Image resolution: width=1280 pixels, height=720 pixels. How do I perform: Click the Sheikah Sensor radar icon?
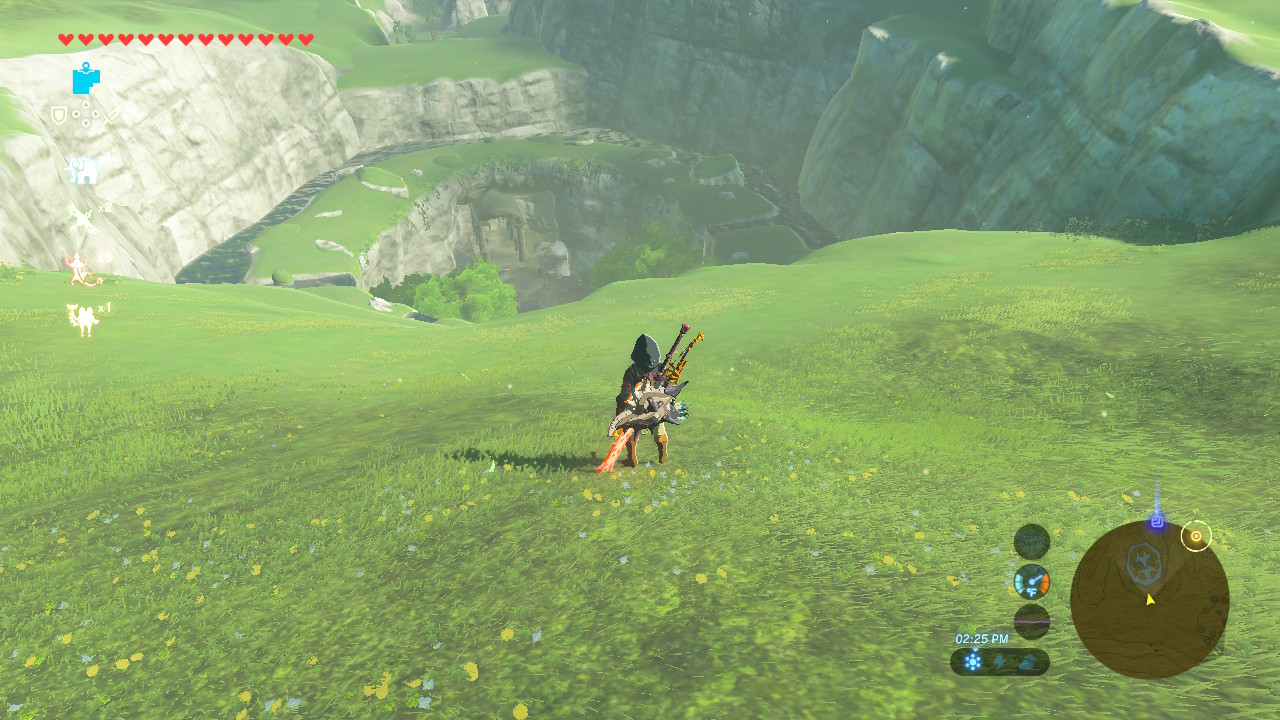[x=1031, y=542]
